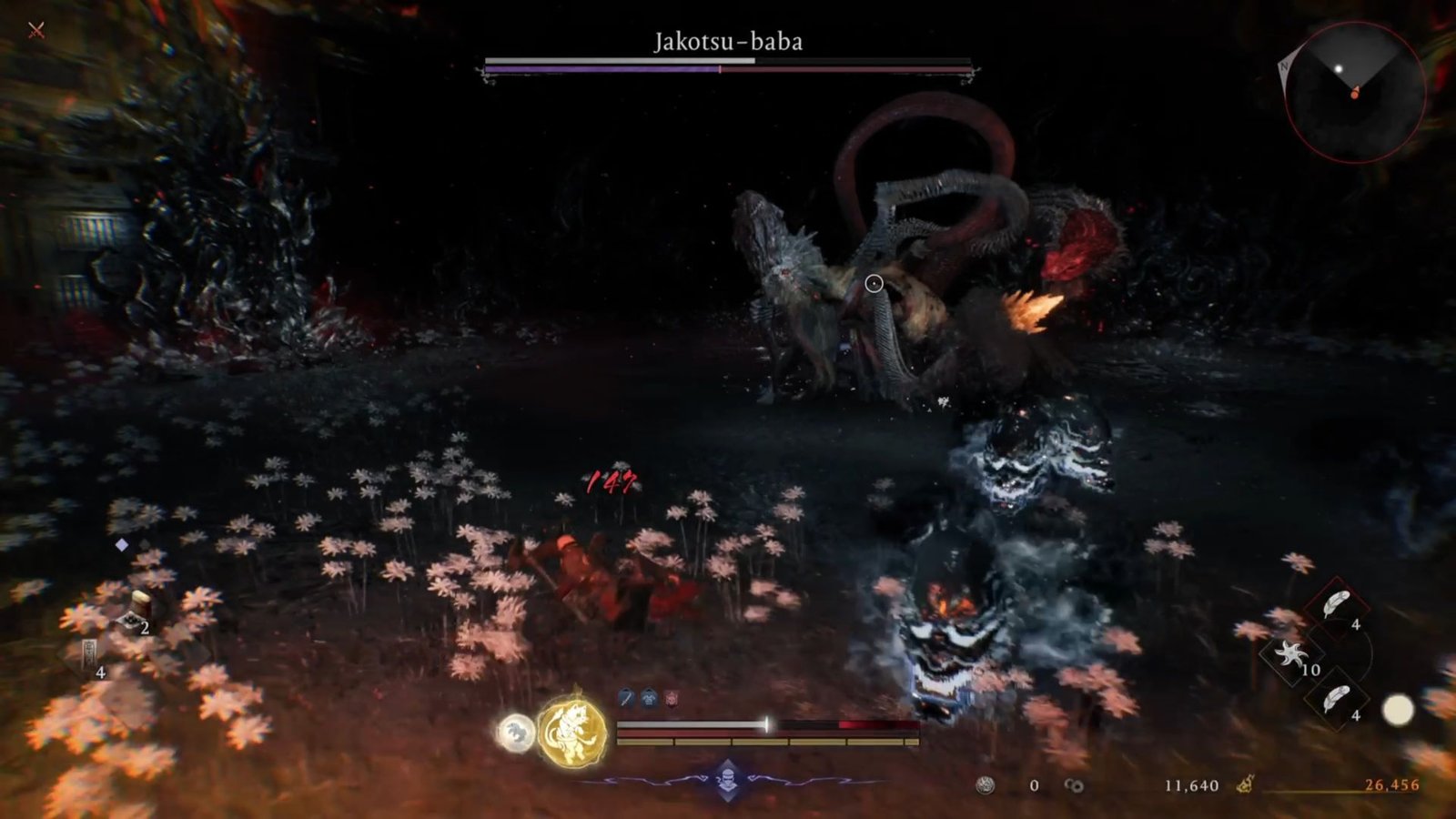Image resolution: width=1456 pixels, height=819 pixels.
Task: Select the upper feather quick-item slot
Action: coord(1334,604)
